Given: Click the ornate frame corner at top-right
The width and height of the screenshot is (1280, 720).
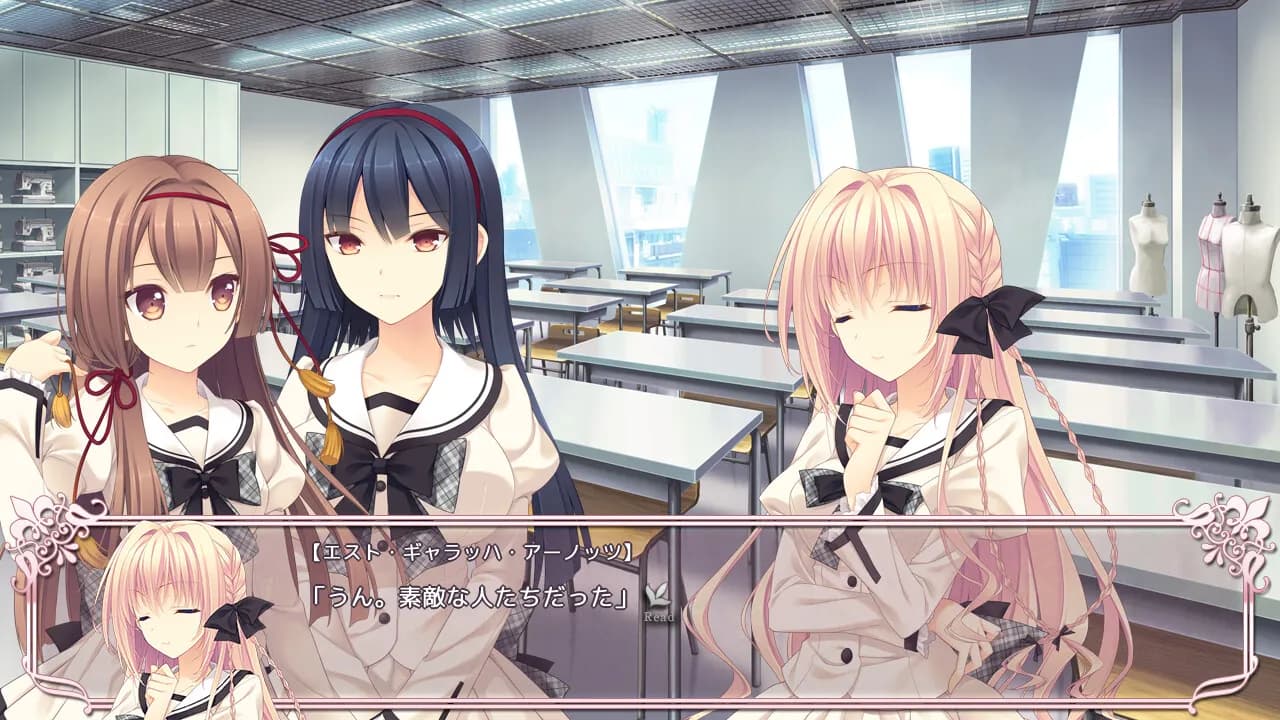Looking at the screenshot, I should 1230,530.
